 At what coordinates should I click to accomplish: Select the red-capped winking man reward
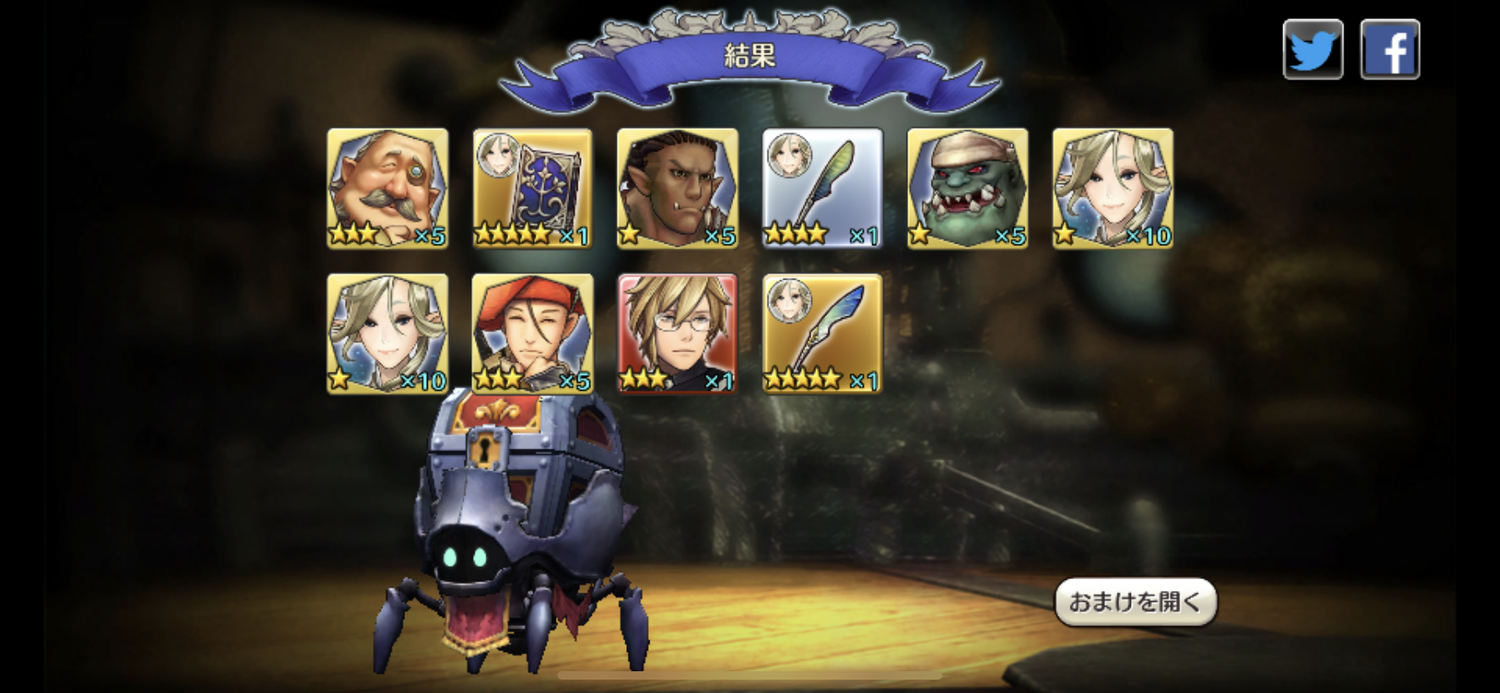pos(532,333)
